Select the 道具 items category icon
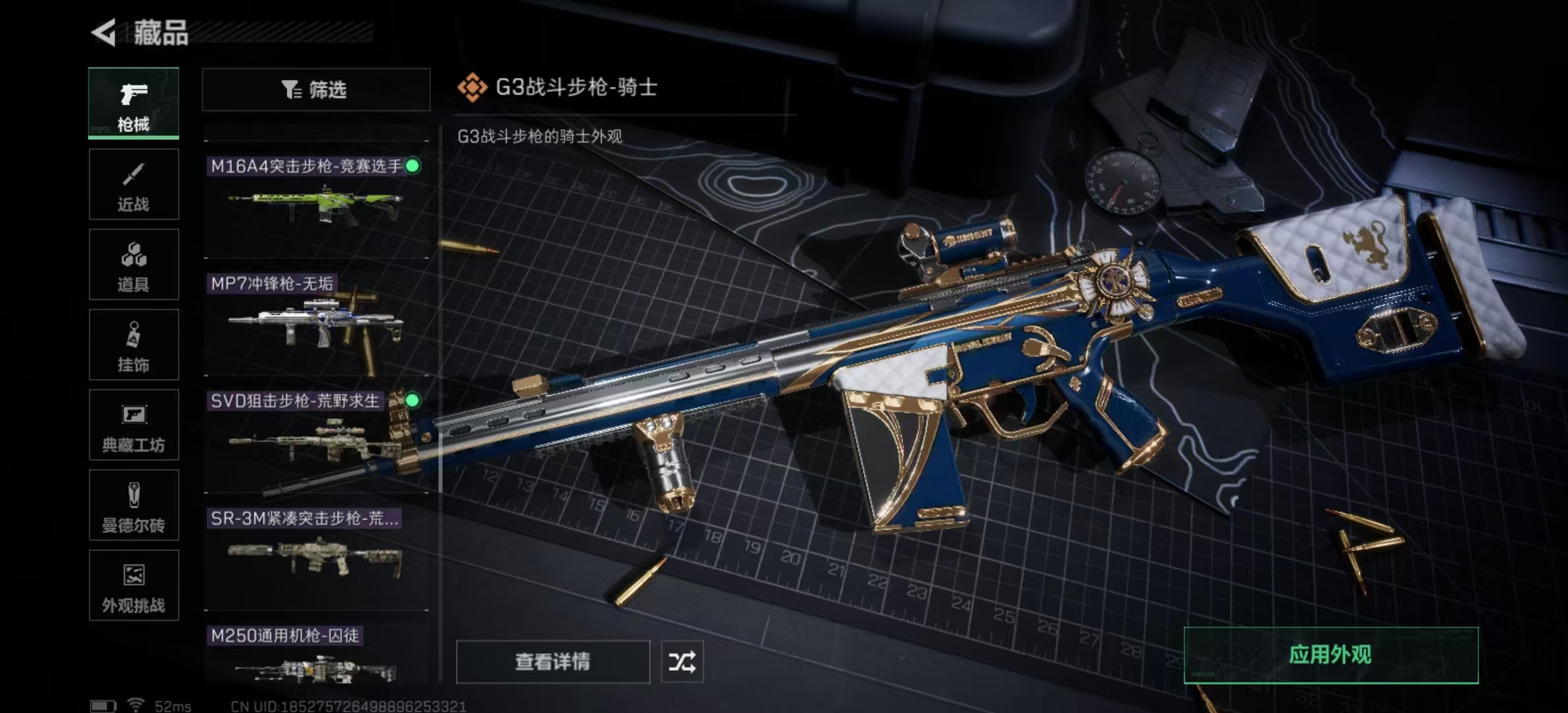1568x713 pixels. pos(133,264)
